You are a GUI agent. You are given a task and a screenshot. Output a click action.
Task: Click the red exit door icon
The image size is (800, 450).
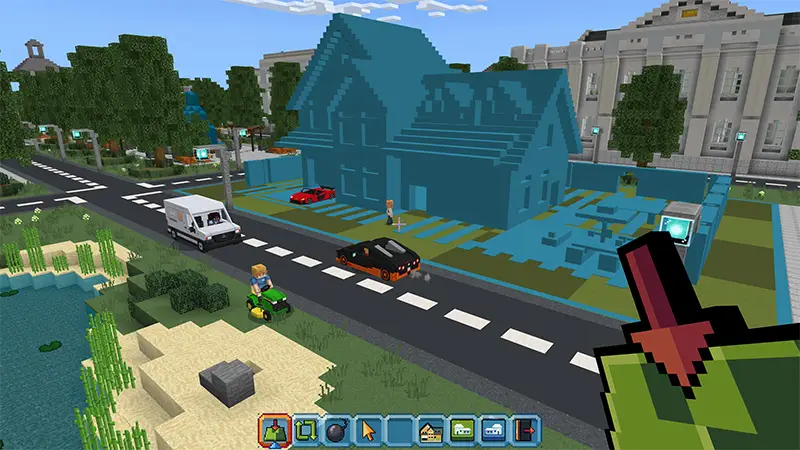(x=525, y=431)
